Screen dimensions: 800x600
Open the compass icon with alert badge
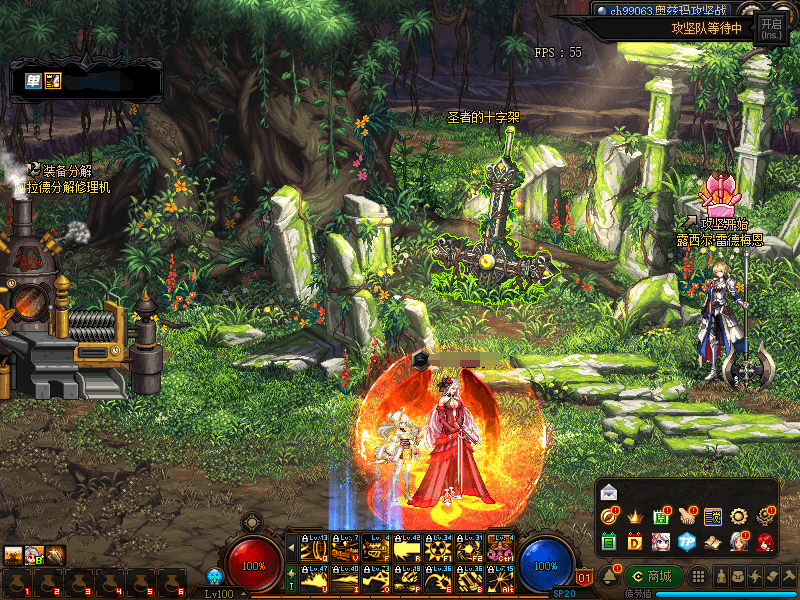point(609,517)
